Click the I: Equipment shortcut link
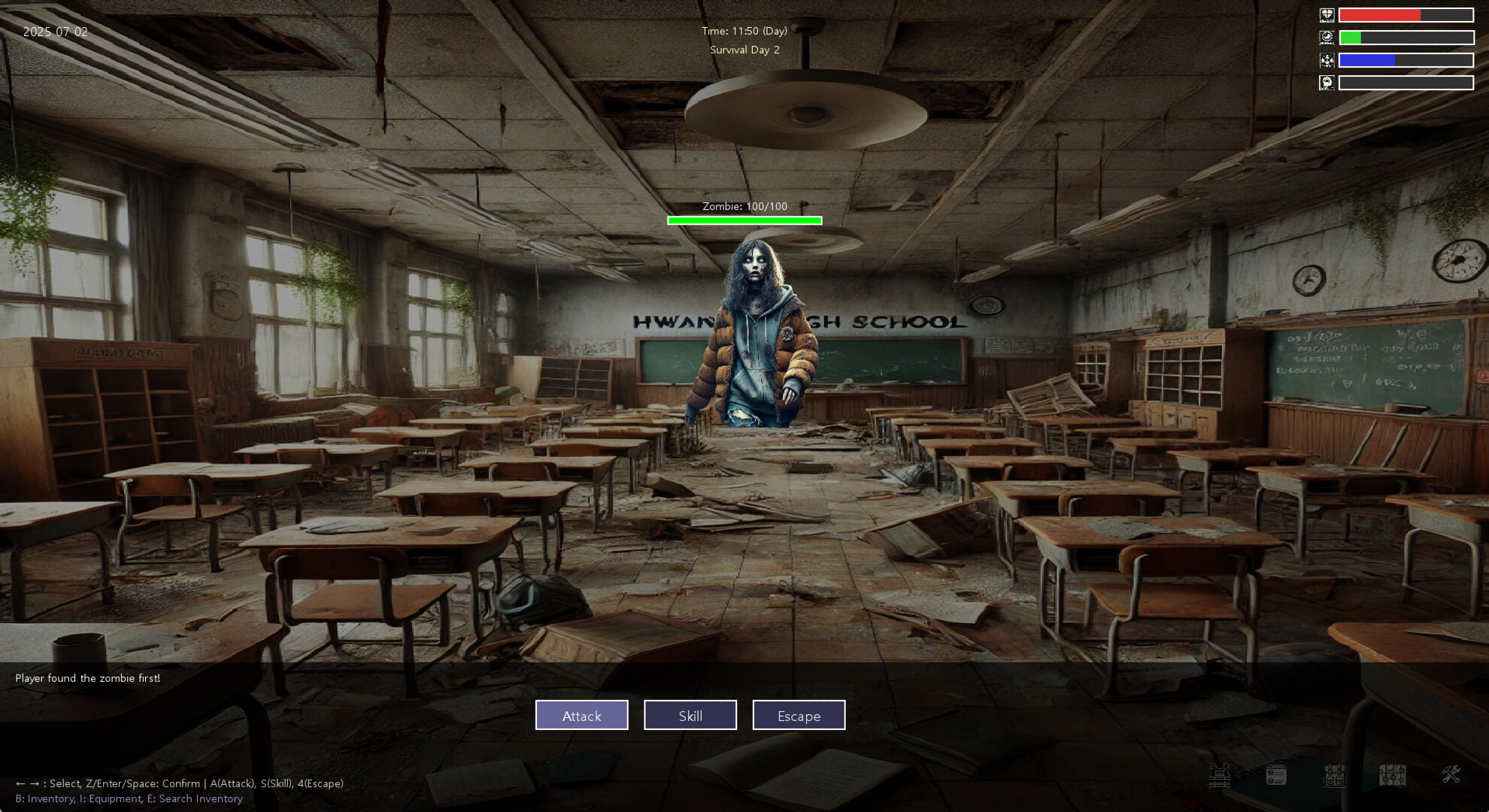Viewport: 1489px width, 812px height. point(111,798)
